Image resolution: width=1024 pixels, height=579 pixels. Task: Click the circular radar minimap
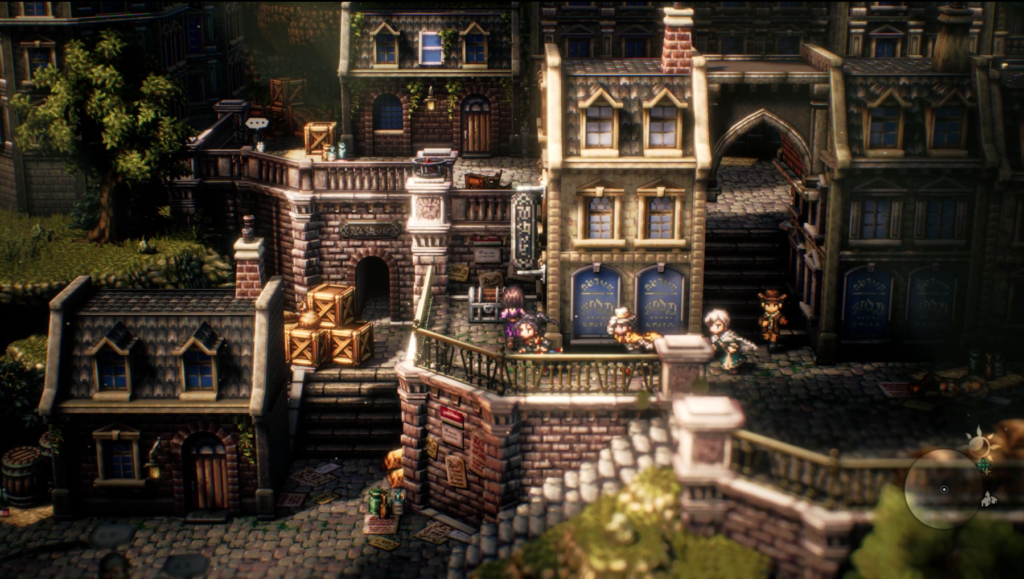click(944, 488)
